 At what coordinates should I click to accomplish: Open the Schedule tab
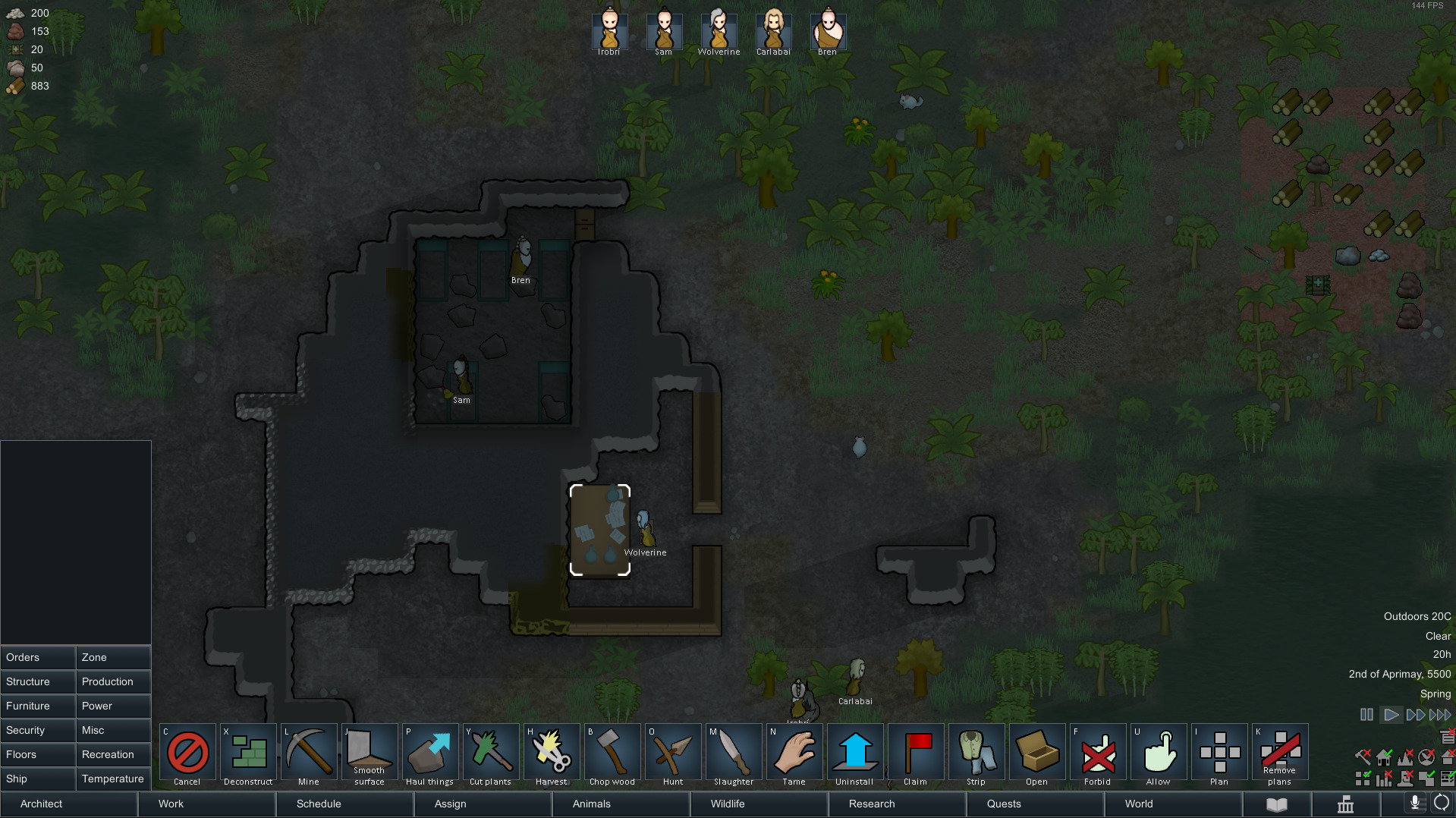[344, 804]
